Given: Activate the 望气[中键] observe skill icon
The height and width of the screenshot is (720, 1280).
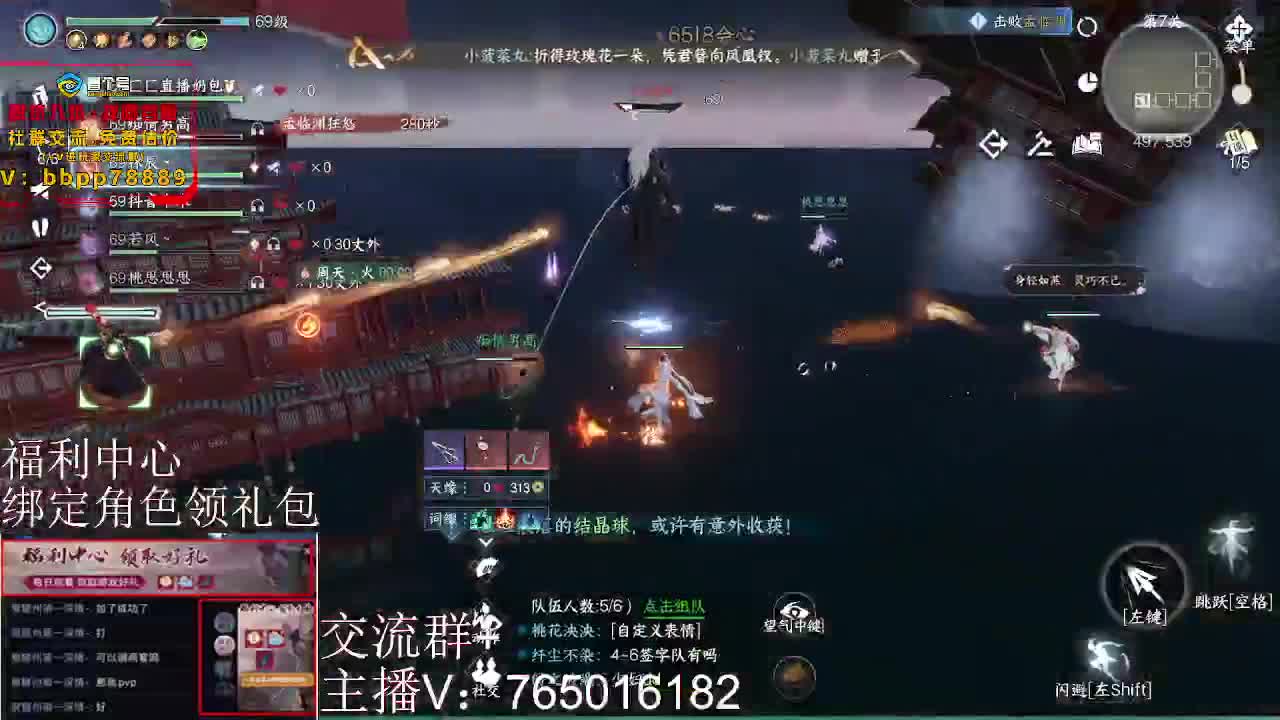Looking at the screenshot, I should click(x=793, y=610).
